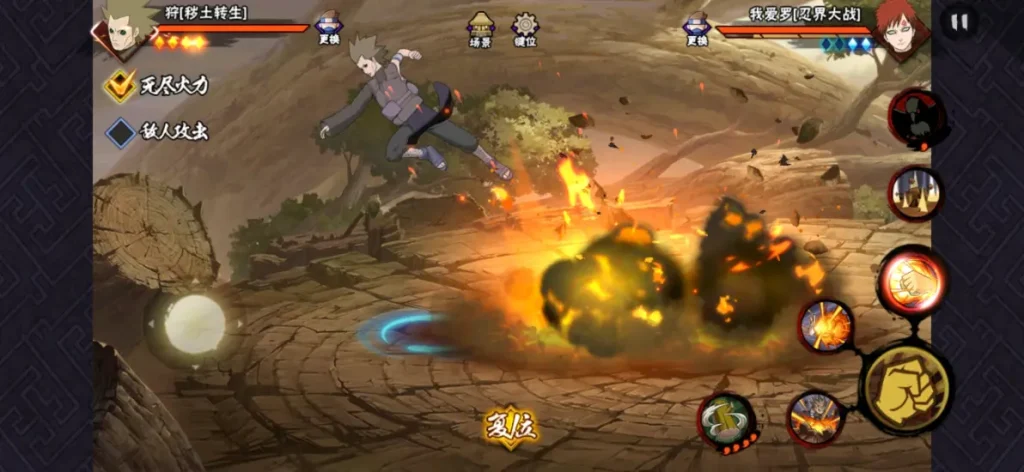The height and width of the screenshot is (472, 1024).
Task: Use the stone spikes scroll skill
Action: coord(915,193)
